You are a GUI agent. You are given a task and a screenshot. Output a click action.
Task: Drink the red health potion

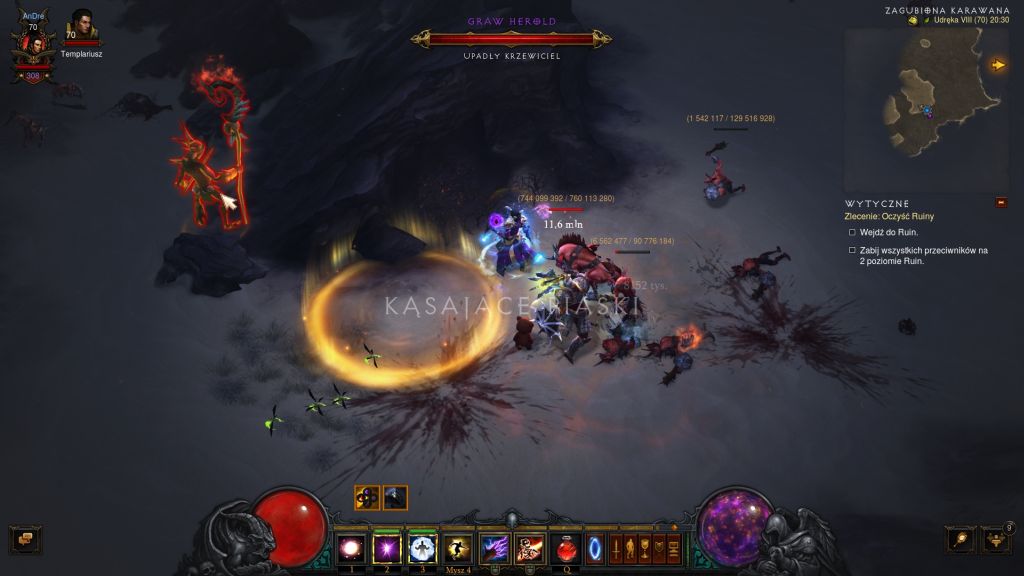click(x=566, y=548)
